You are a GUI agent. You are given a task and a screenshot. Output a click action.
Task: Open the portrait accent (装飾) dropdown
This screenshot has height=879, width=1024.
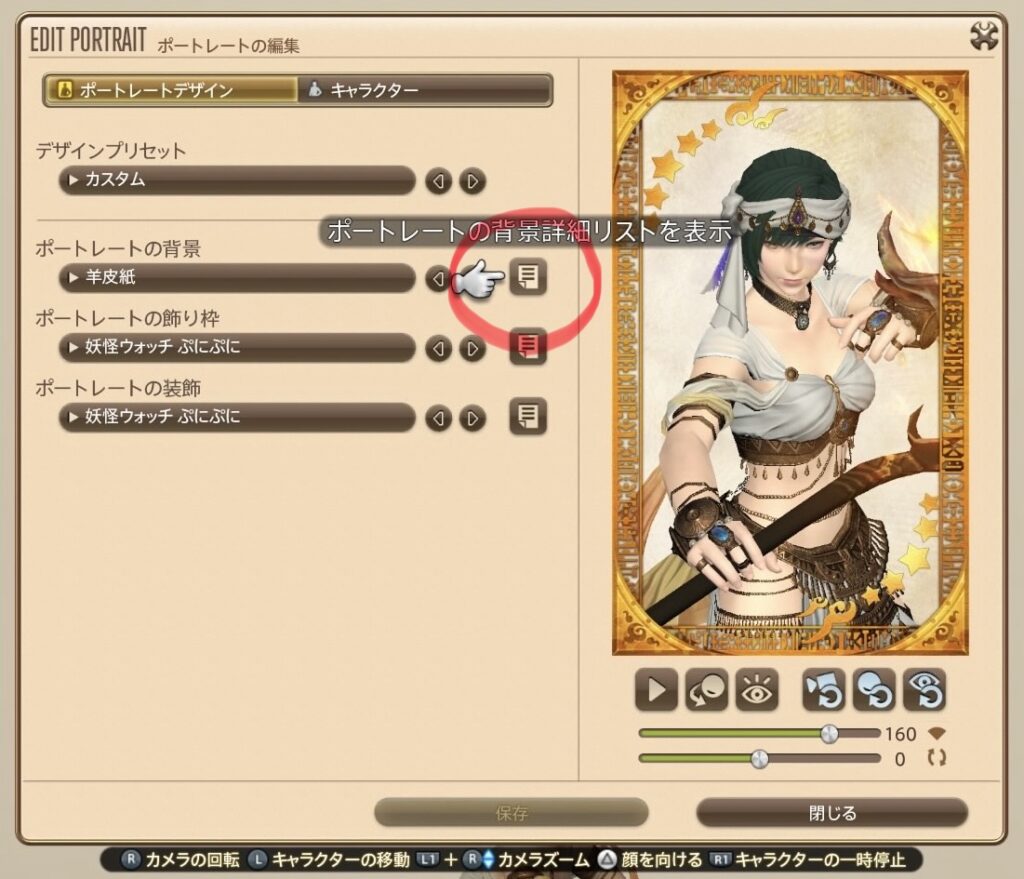[236, 417]
